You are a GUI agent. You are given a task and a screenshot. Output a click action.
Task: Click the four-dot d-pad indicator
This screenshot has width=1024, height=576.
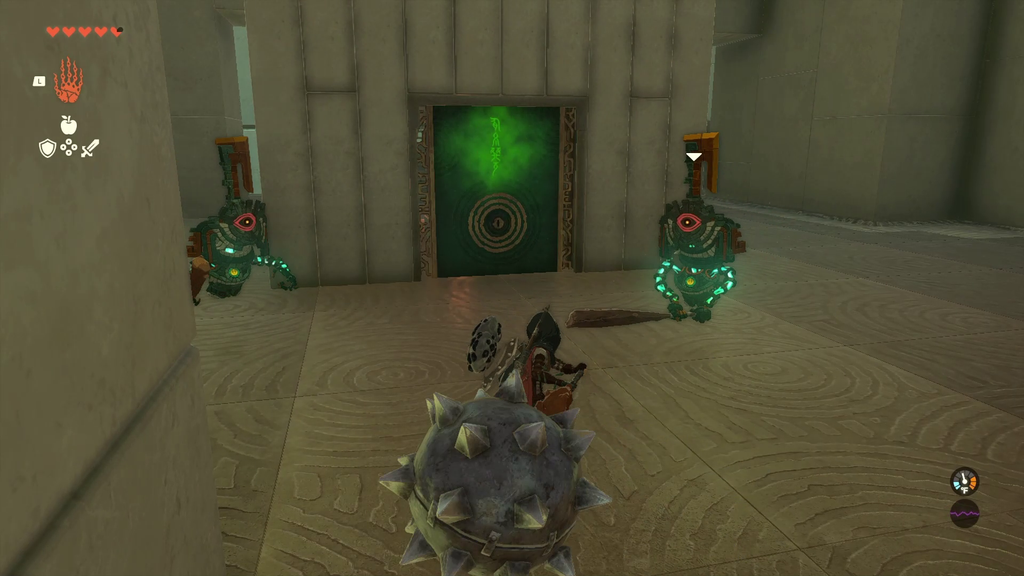coord(68,148)
